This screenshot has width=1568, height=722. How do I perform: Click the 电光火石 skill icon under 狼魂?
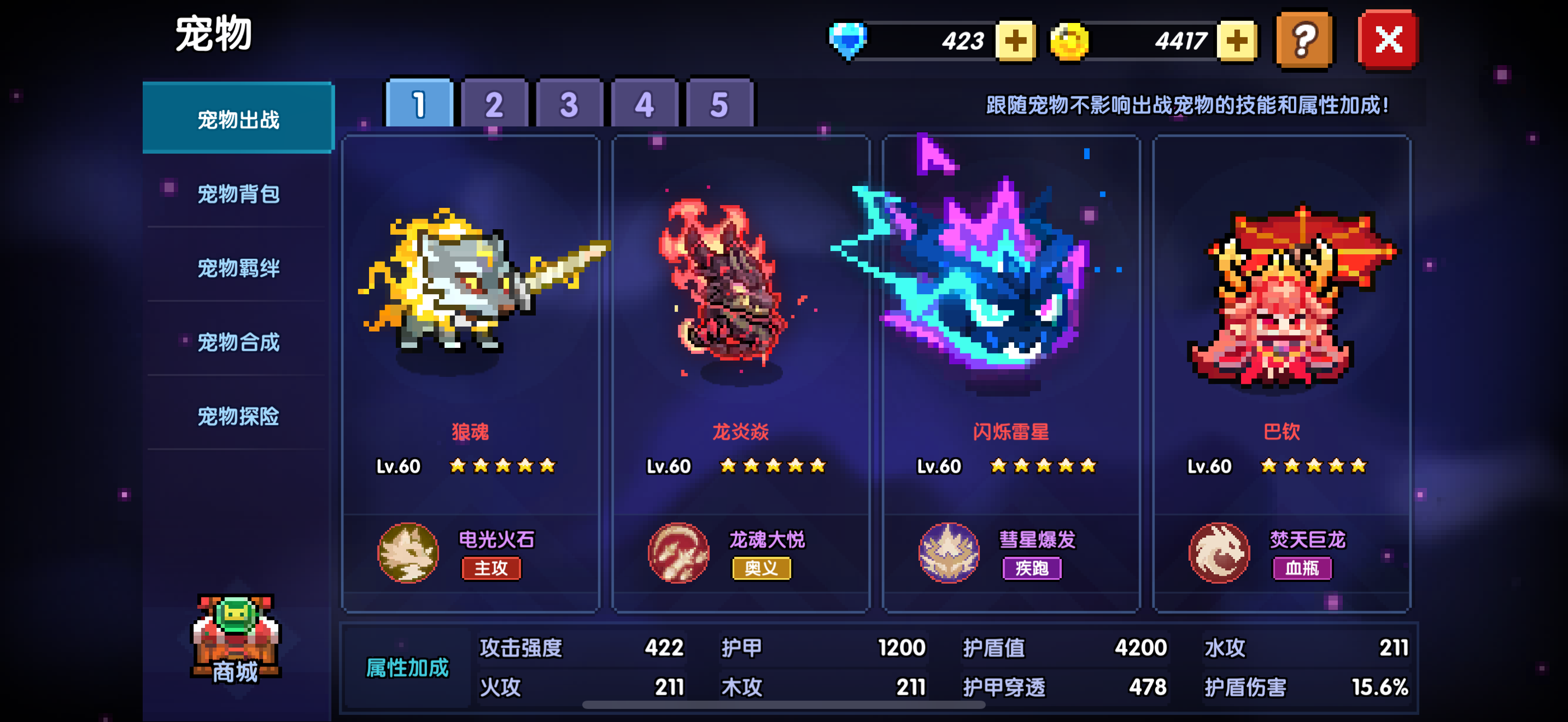point(409,554)
